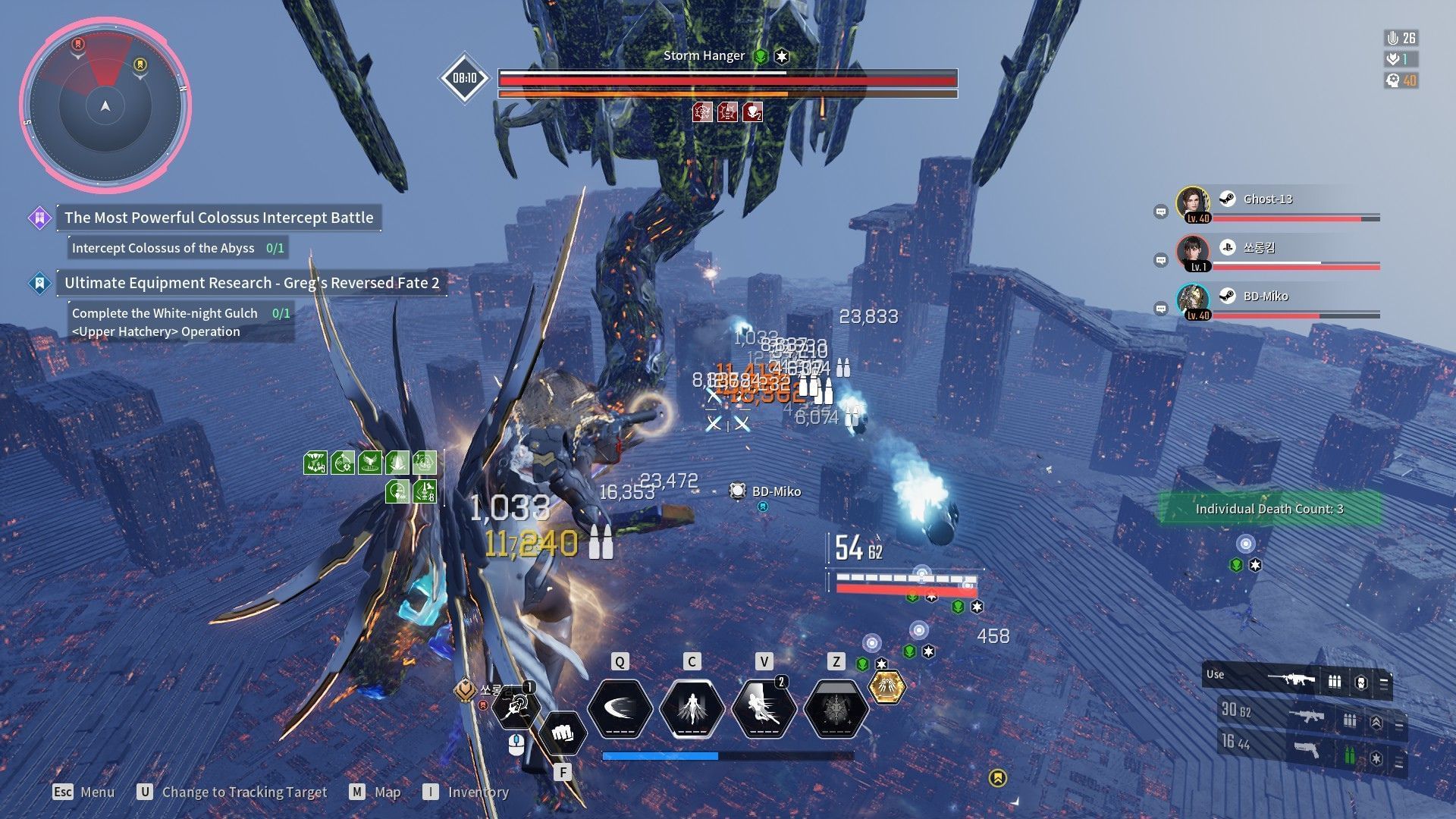The height and width of the screenshot is (819, 1456).
Task: Select teammate BD-Miko in party list
Action: [1265, 297]
